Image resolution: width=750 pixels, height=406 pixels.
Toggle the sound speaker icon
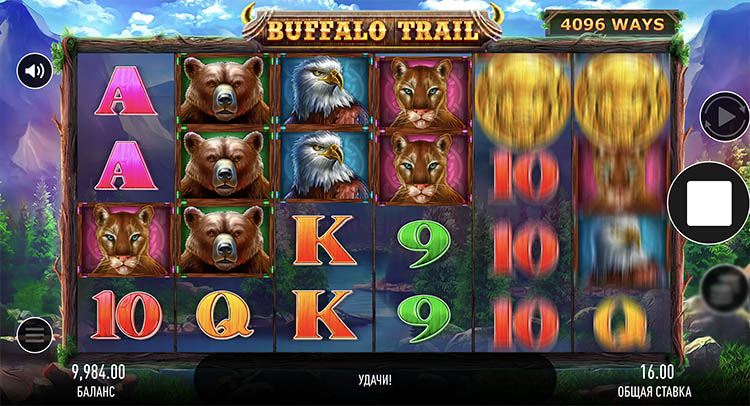[35, 71]
